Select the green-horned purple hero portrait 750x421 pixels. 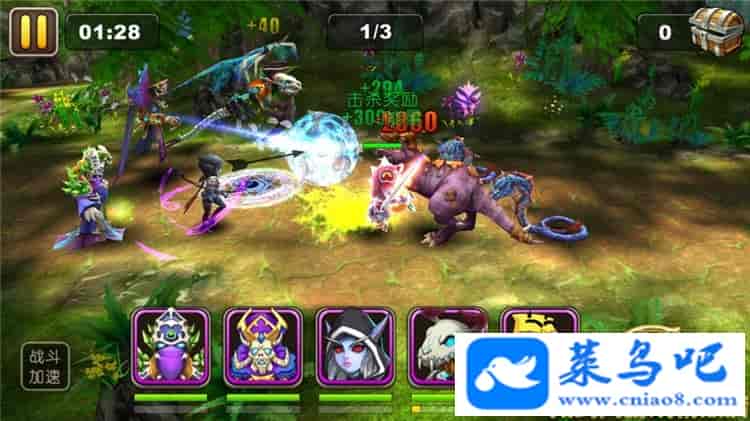(x=170, y=347)
